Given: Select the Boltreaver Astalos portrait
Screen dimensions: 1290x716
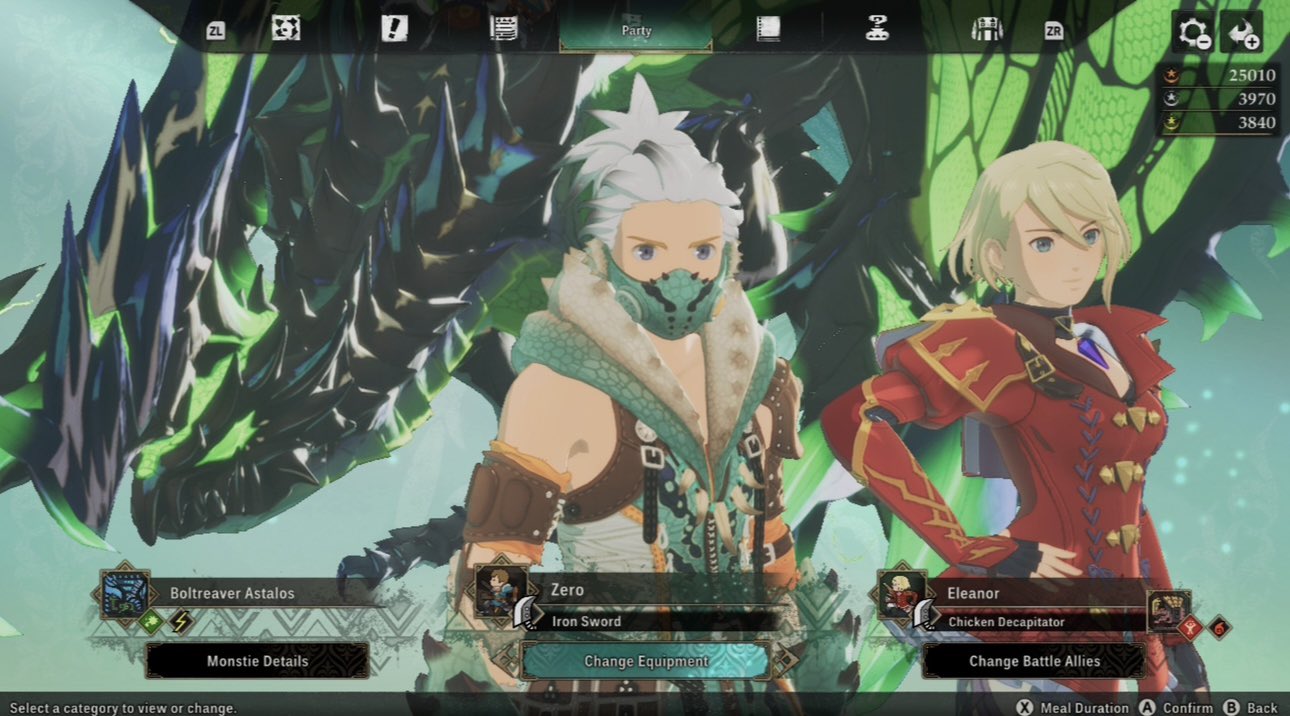Looking at the screenshot, I should tap(126, 593).
